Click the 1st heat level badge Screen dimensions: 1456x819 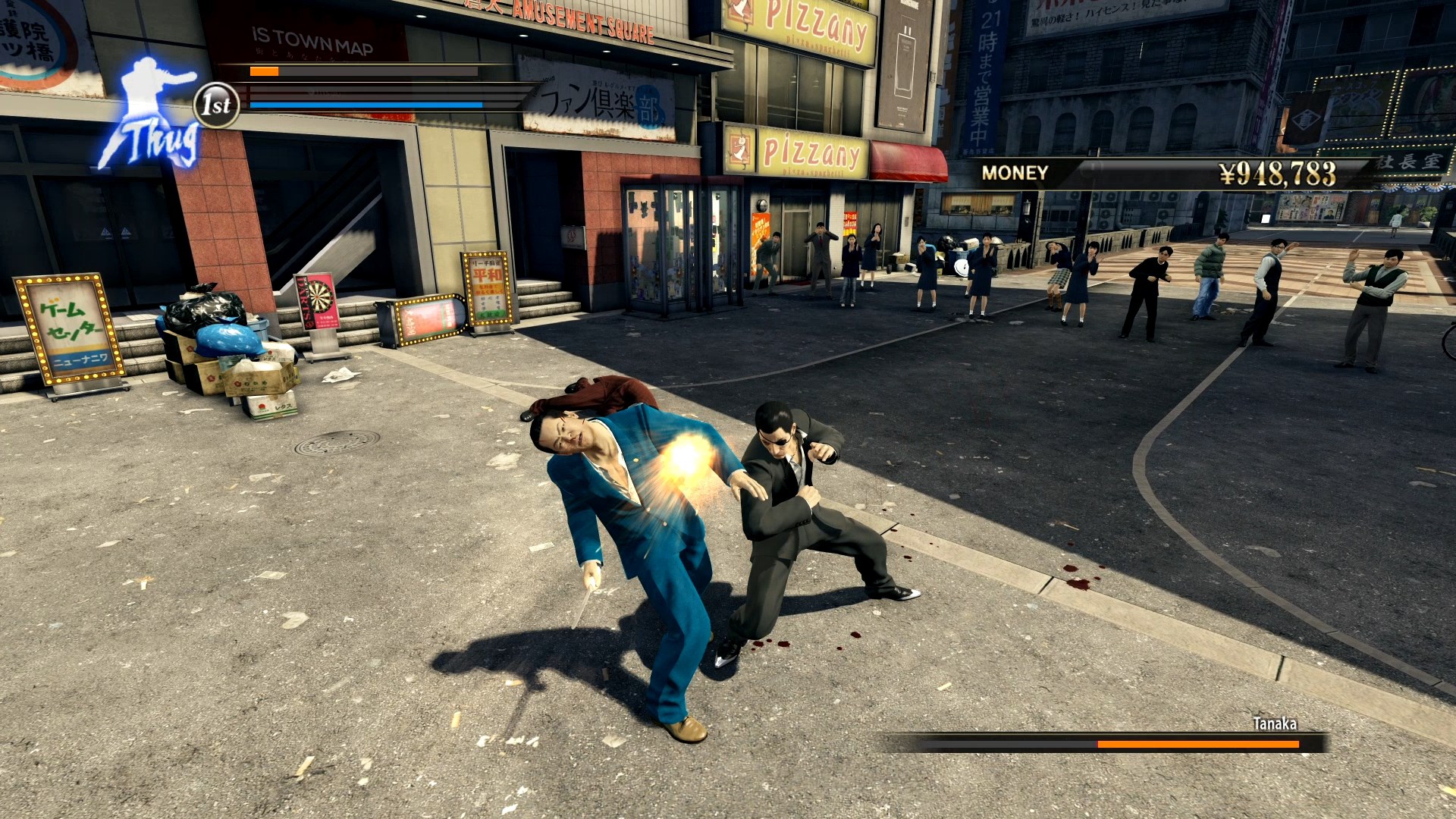click(x=217, y=105)
